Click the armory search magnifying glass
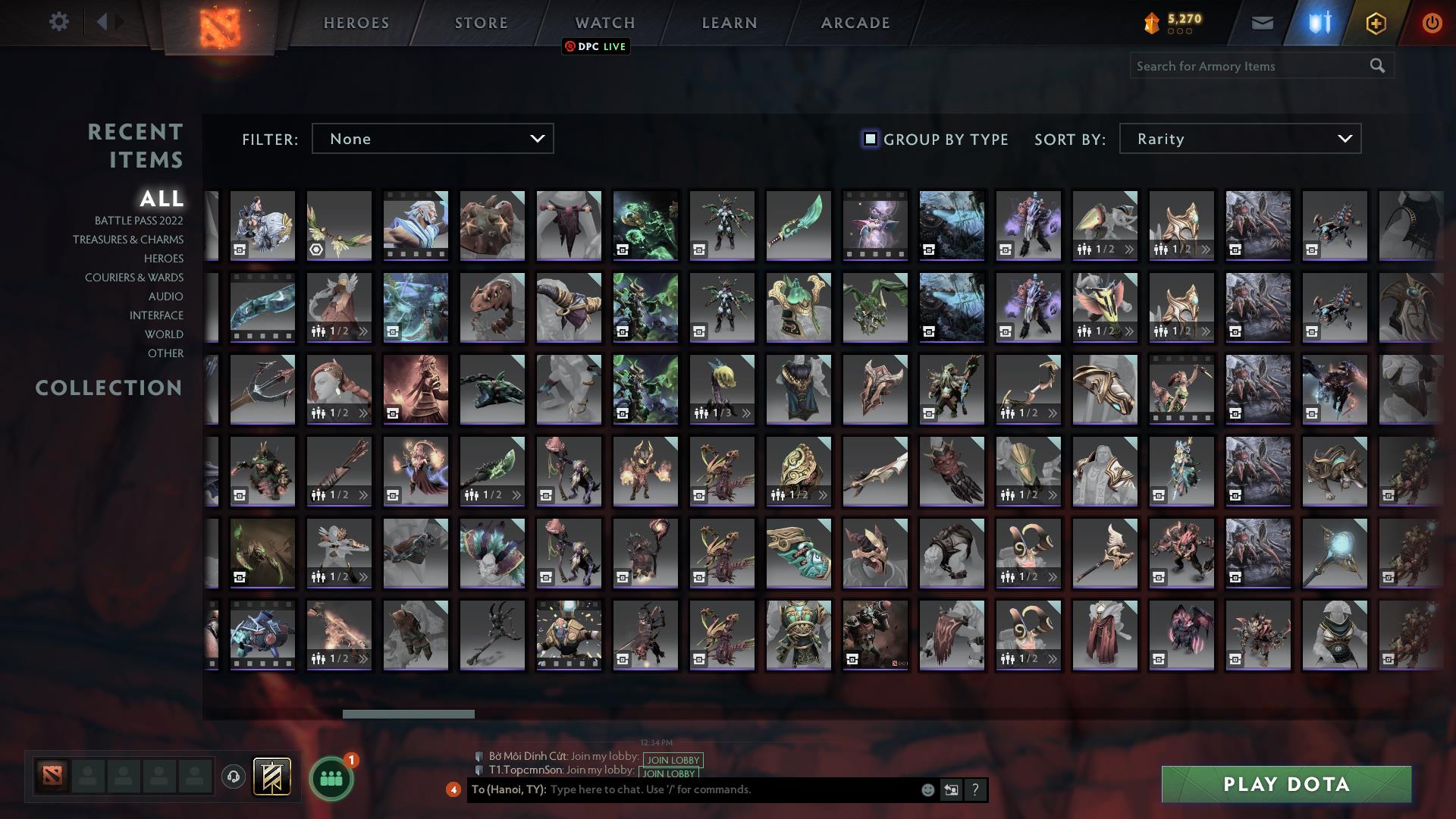Image resolution: width=1456 pixels, height=819 pixels. (1377, 66)
